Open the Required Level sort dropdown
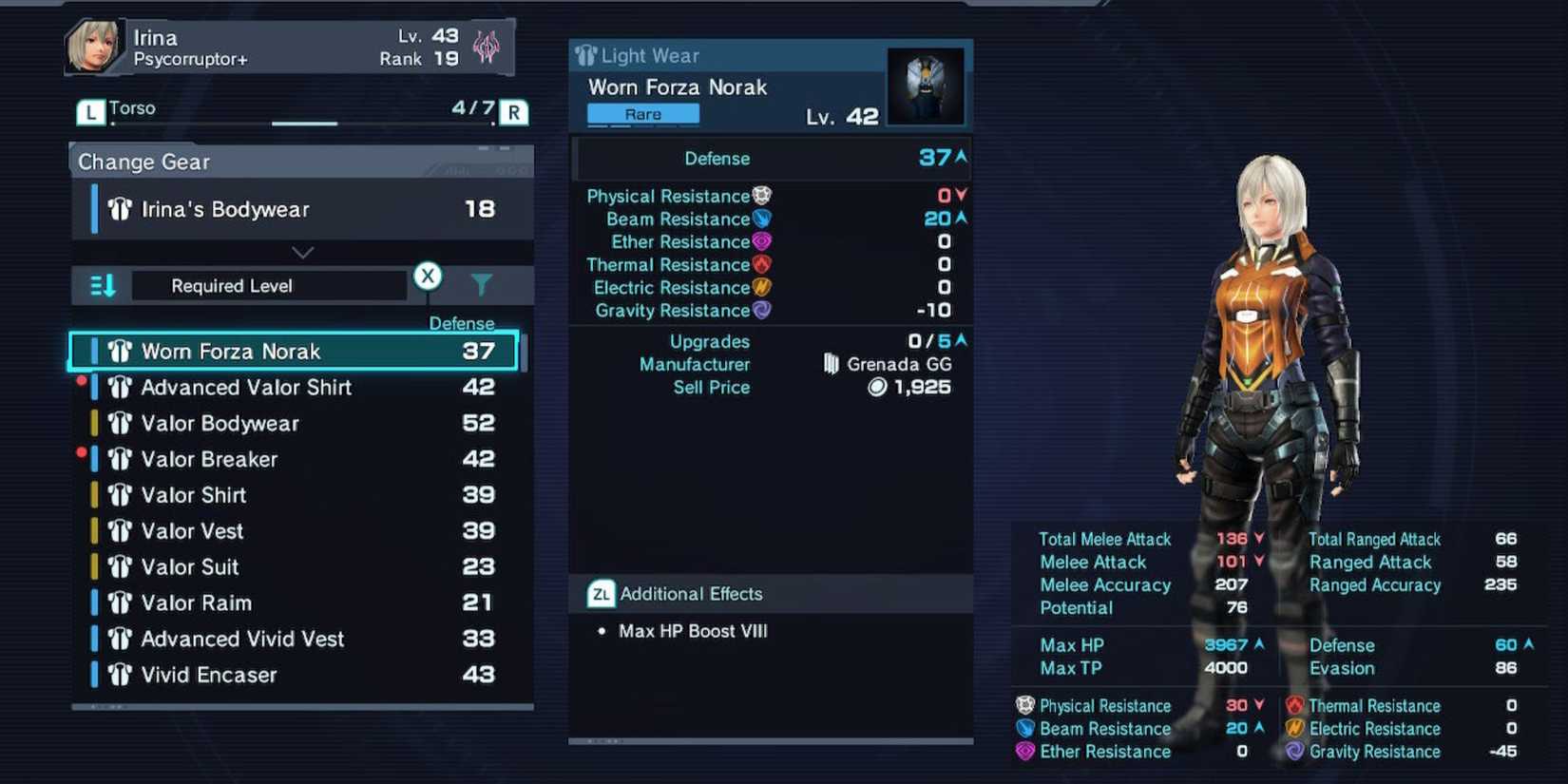Image resolution: width=1568 pixels, height=784 pixels. 269,284
